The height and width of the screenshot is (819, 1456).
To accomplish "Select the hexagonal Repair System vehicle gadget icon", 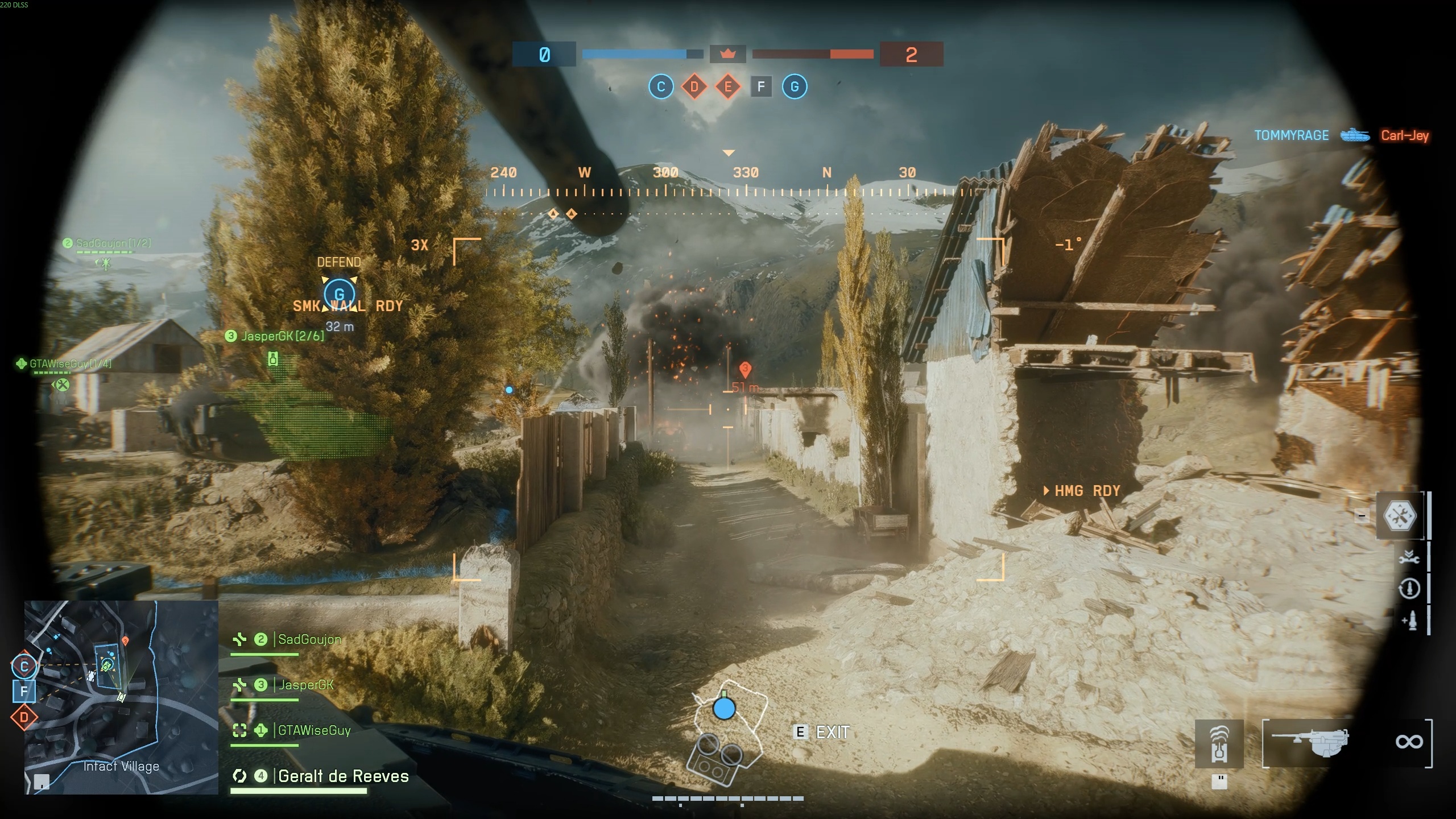I will click(1400, 515).
